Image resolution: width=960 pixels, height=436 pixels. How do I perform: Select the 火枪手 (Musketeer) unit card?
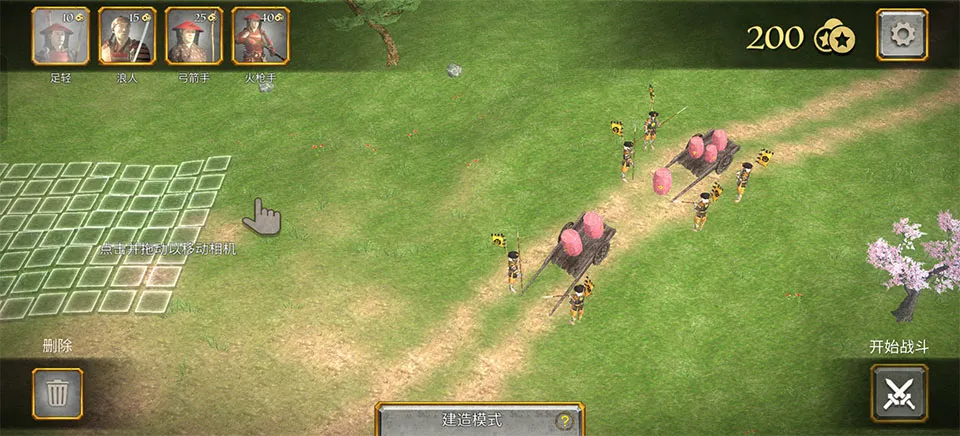(x=260, y=36)
